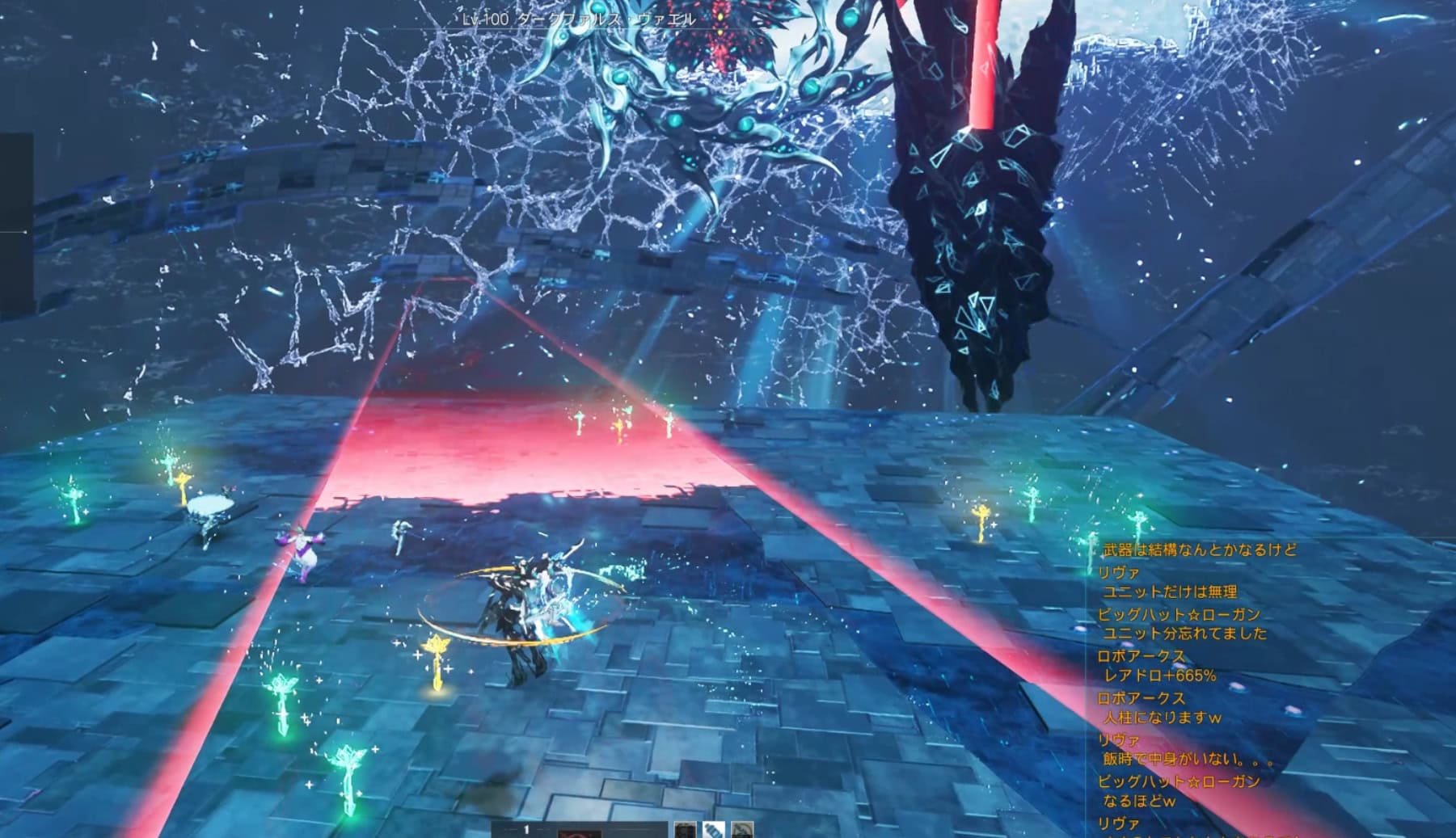Select the white bottle consumable slot
Viewport: 1456px width, 838px height.
713,830
